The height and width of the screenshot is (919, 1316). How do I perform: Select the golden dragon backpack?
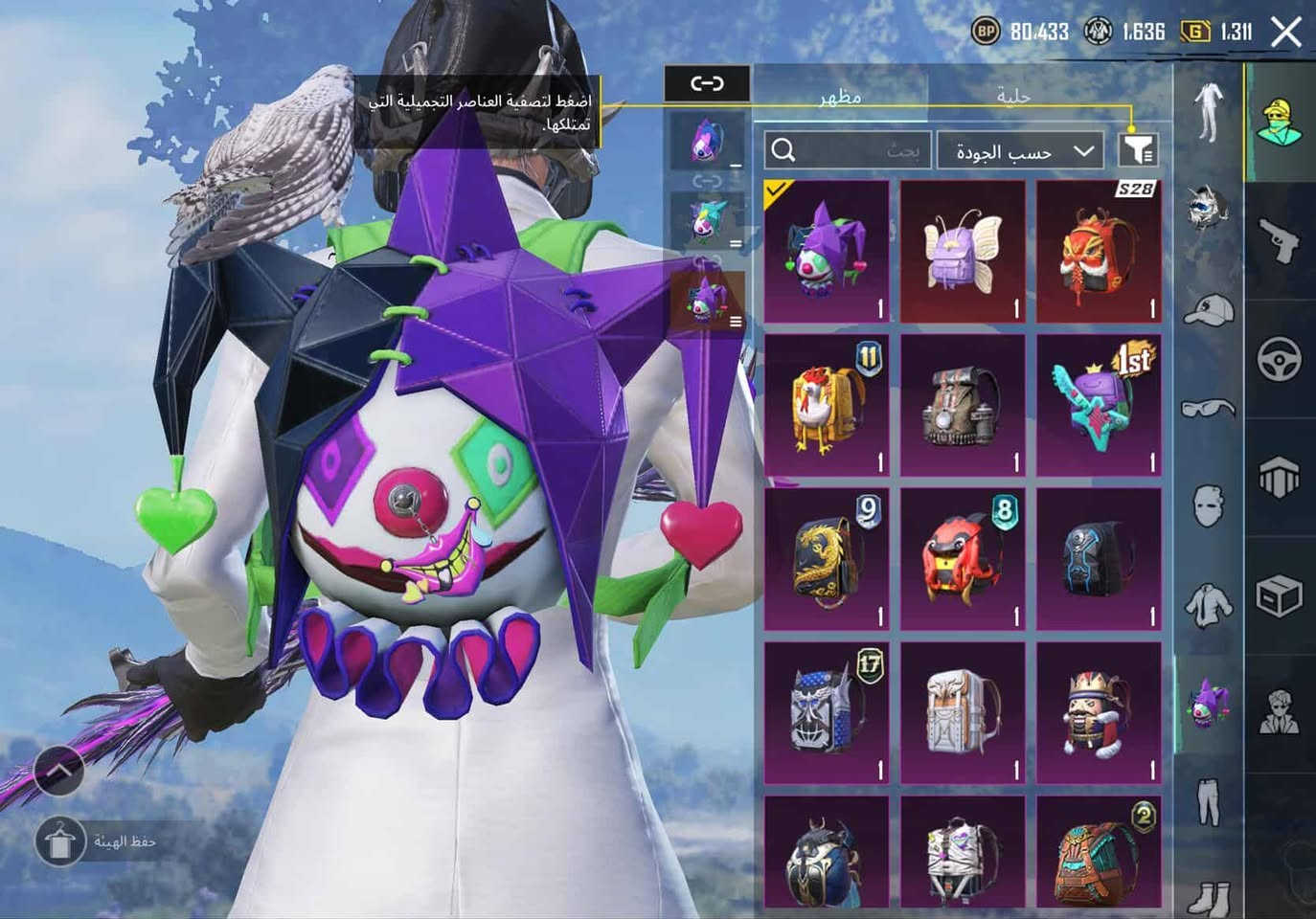pyautogui.click(x=827, y=560)
